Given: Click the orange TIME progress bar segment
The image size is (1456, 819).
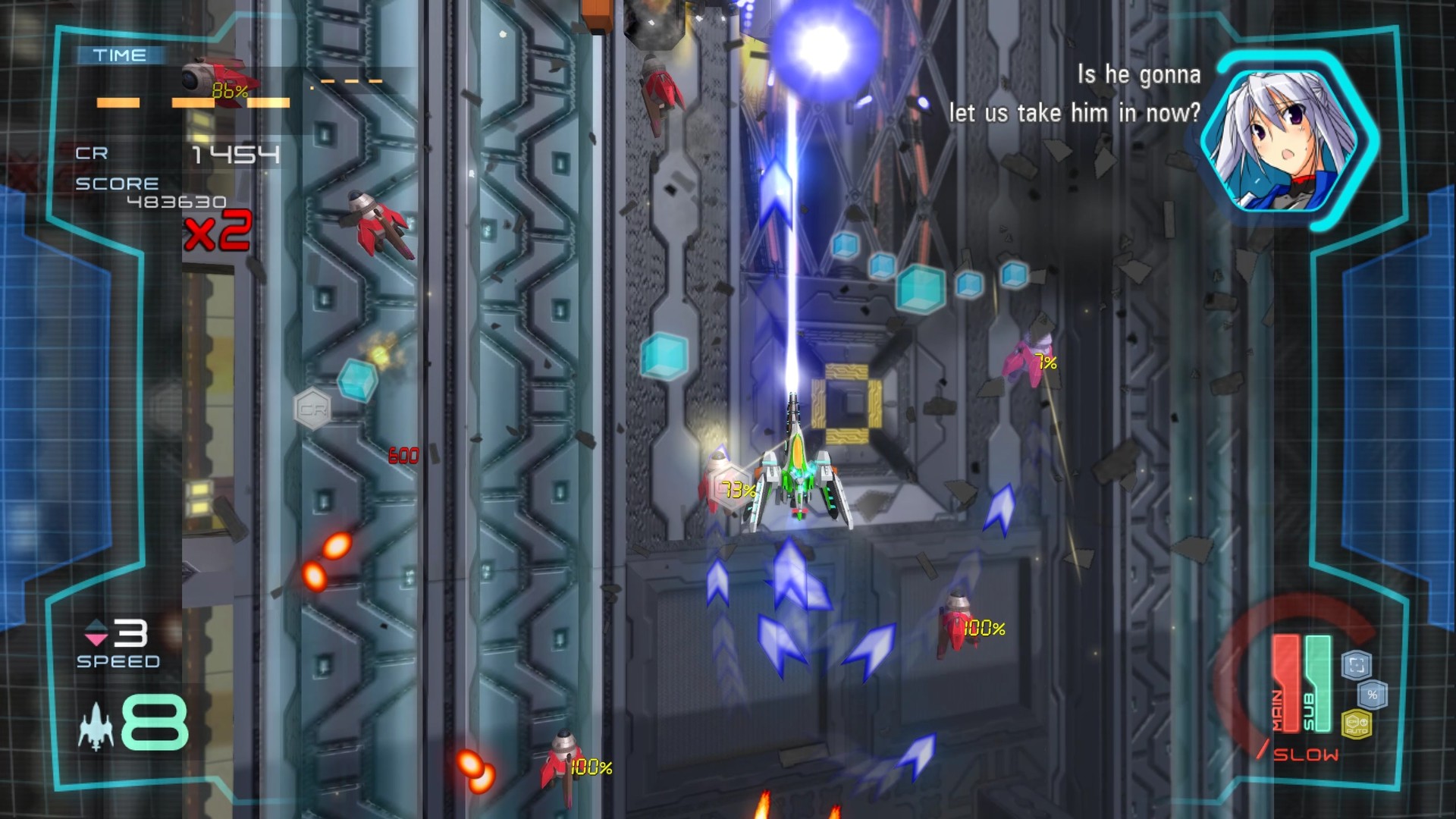Looking at the screenshot, I should point(119,102).
